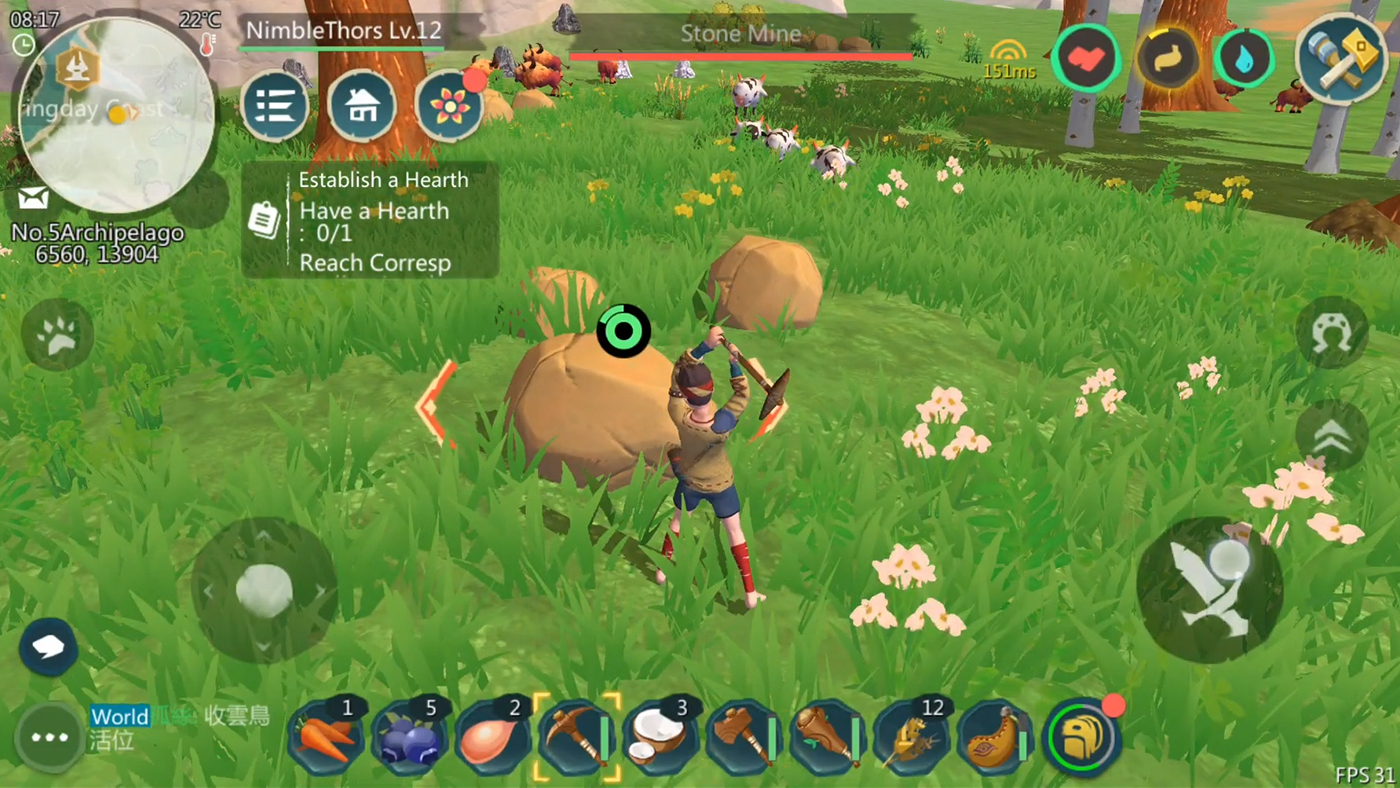Tap the main attack action button

point(1210,590)
